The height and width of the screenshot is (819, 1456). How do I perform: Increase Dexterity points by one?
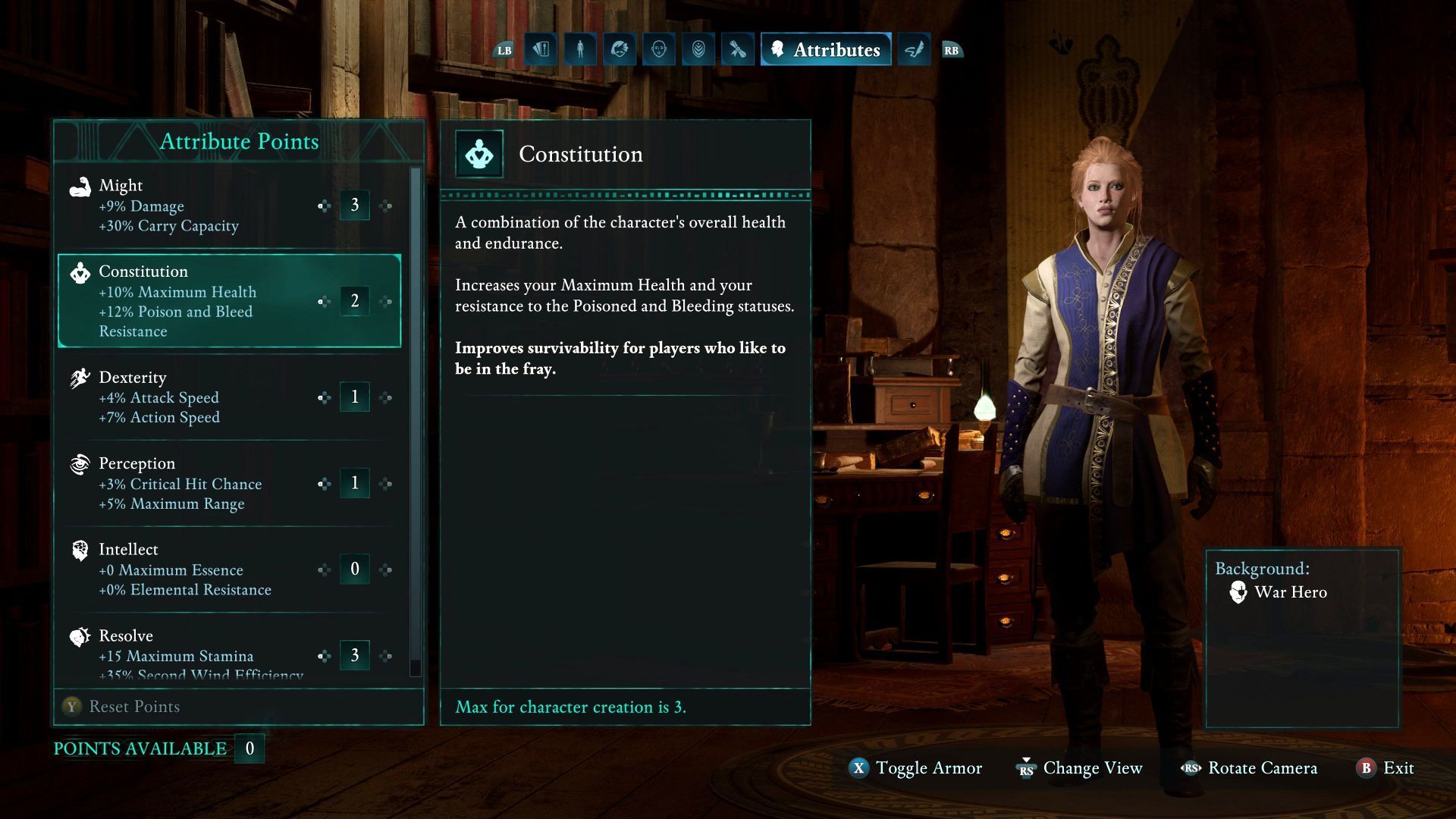click(x=386, y=397)
